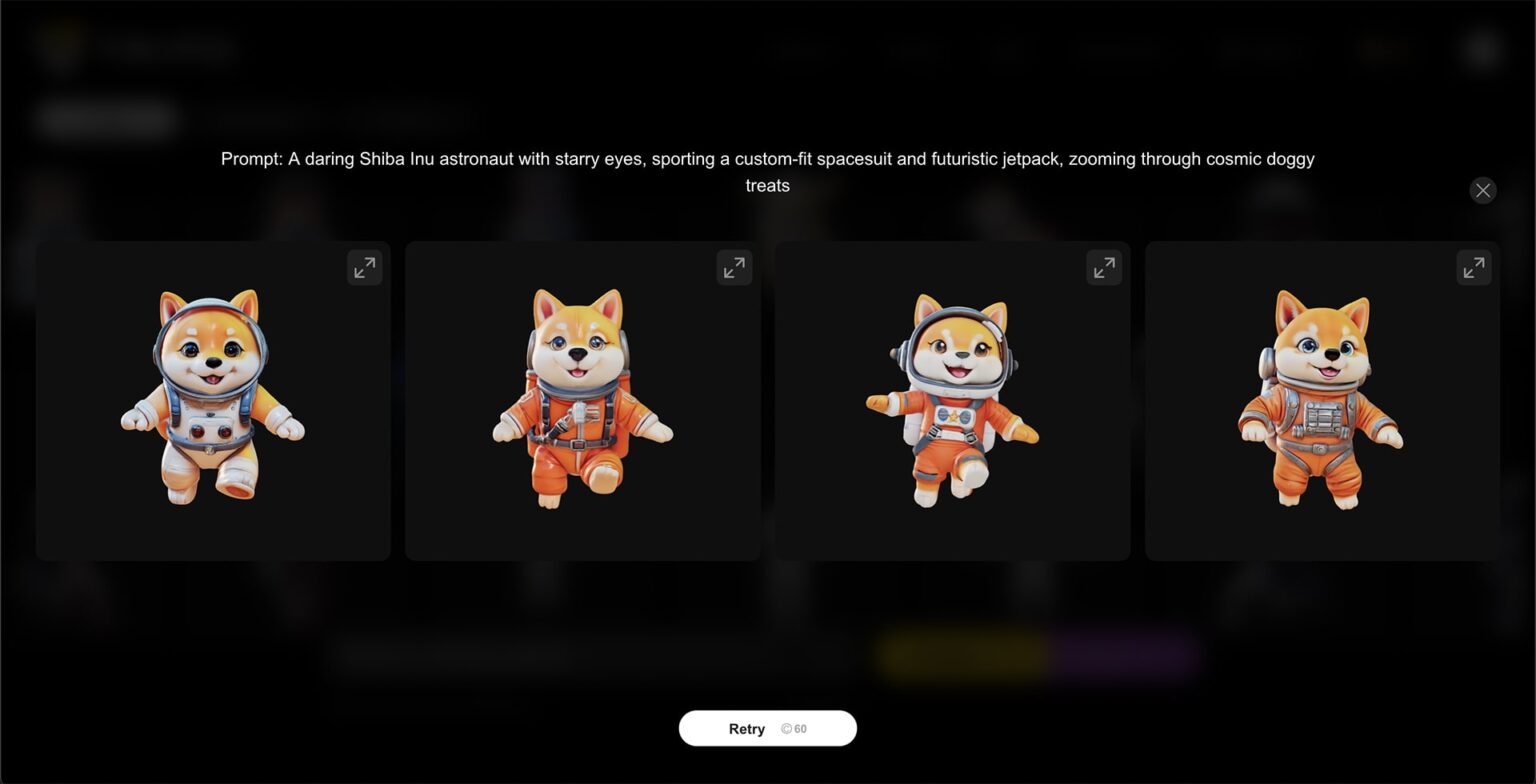
Task: Expand the second astronaut image to fullscreen
Action: tap(734, 267)
